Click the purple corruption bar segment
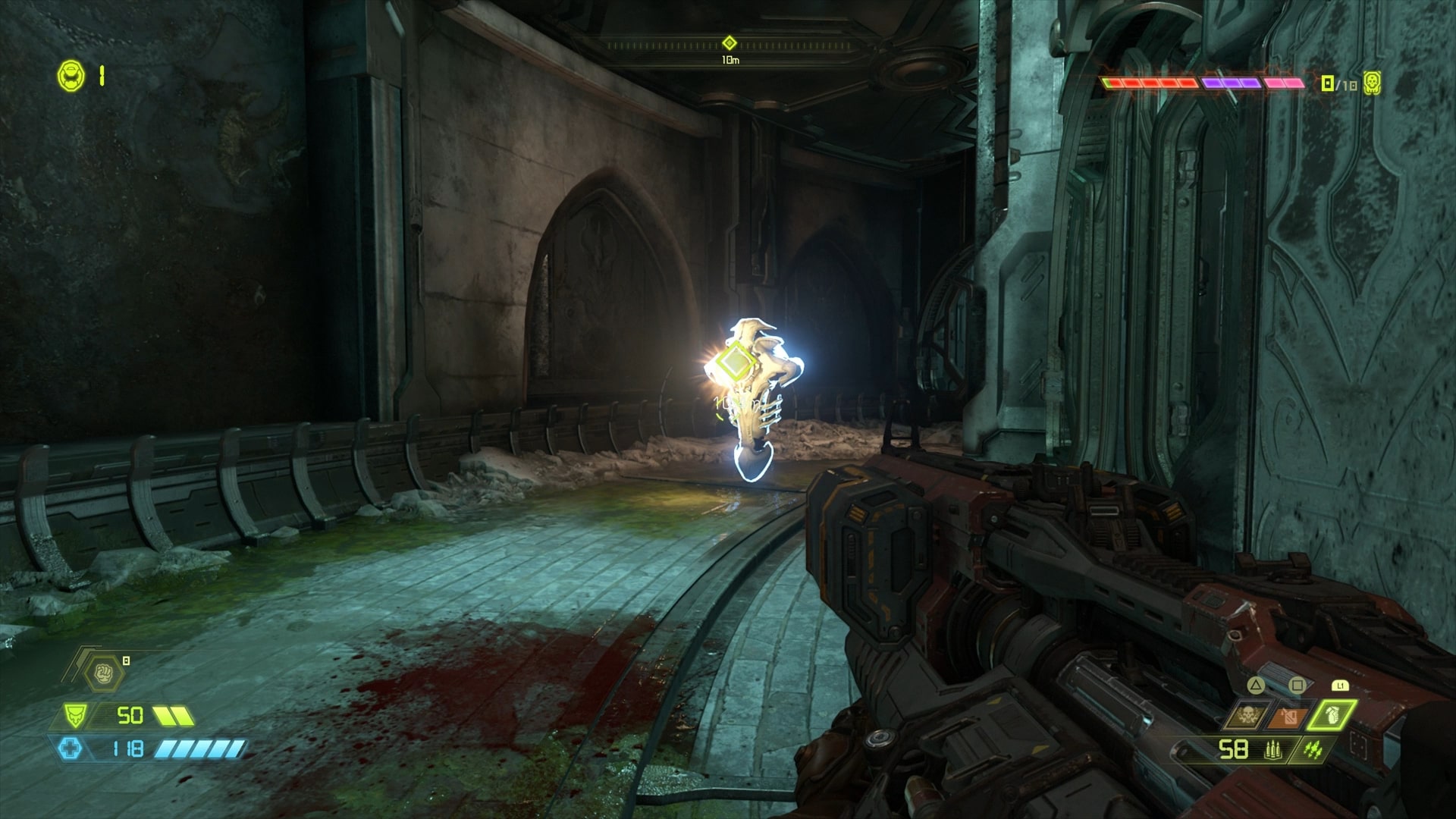The image size is (1456, 819). [1230, 83]
